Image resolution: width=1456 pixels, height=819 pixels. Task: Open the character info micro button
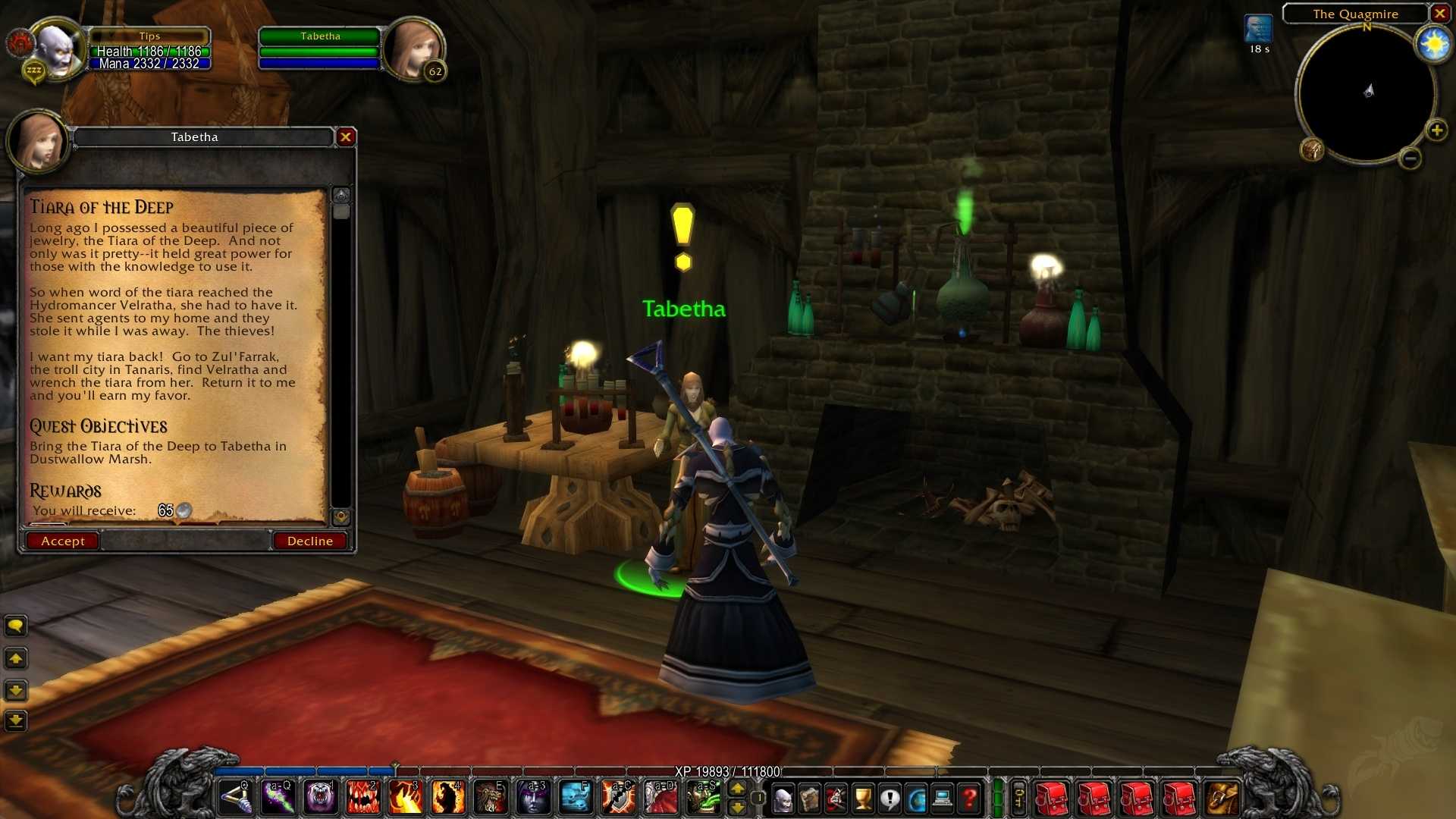coord(783,799)
